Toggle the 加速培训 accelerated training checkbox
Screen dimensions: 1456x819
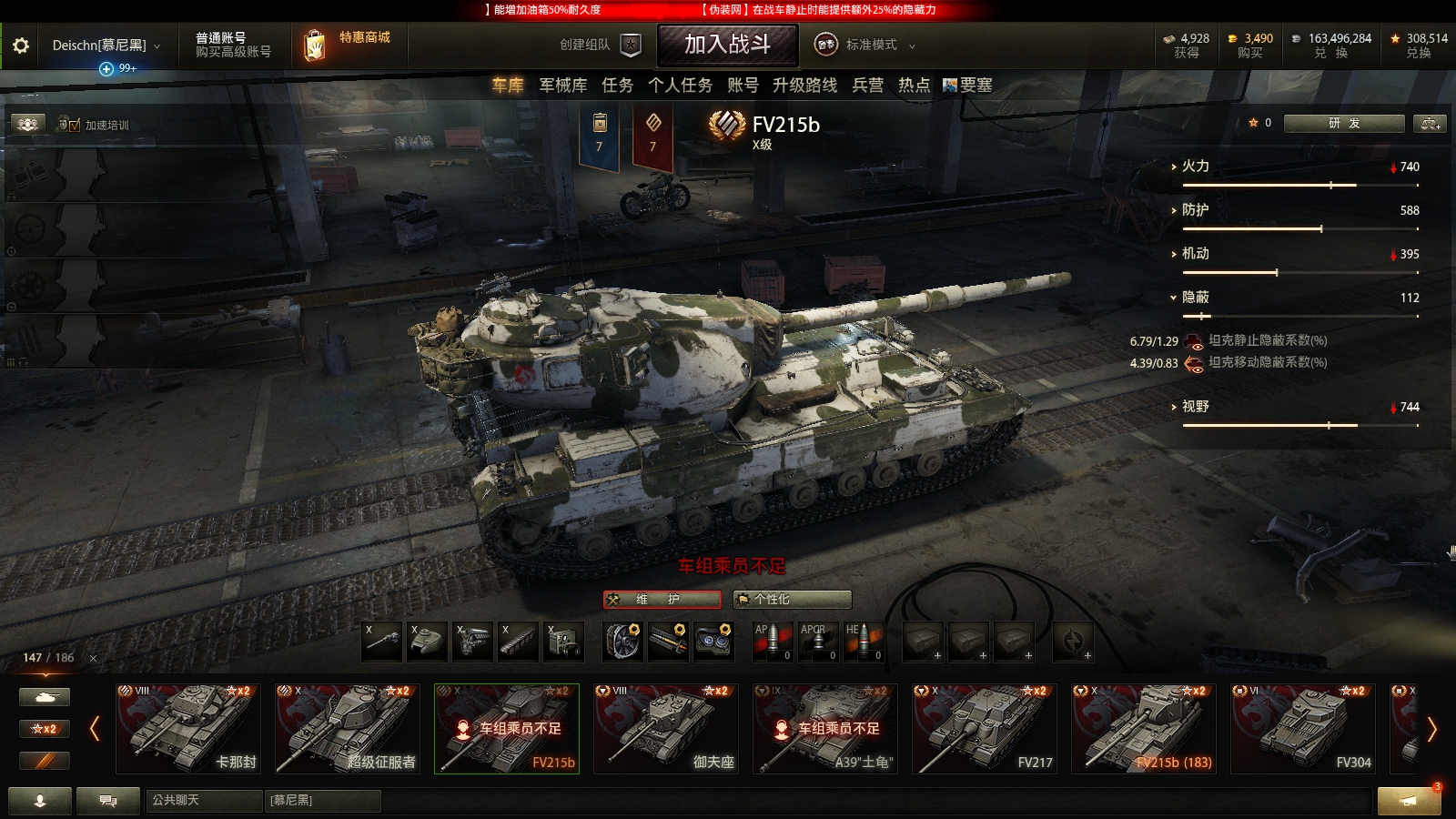75,125
